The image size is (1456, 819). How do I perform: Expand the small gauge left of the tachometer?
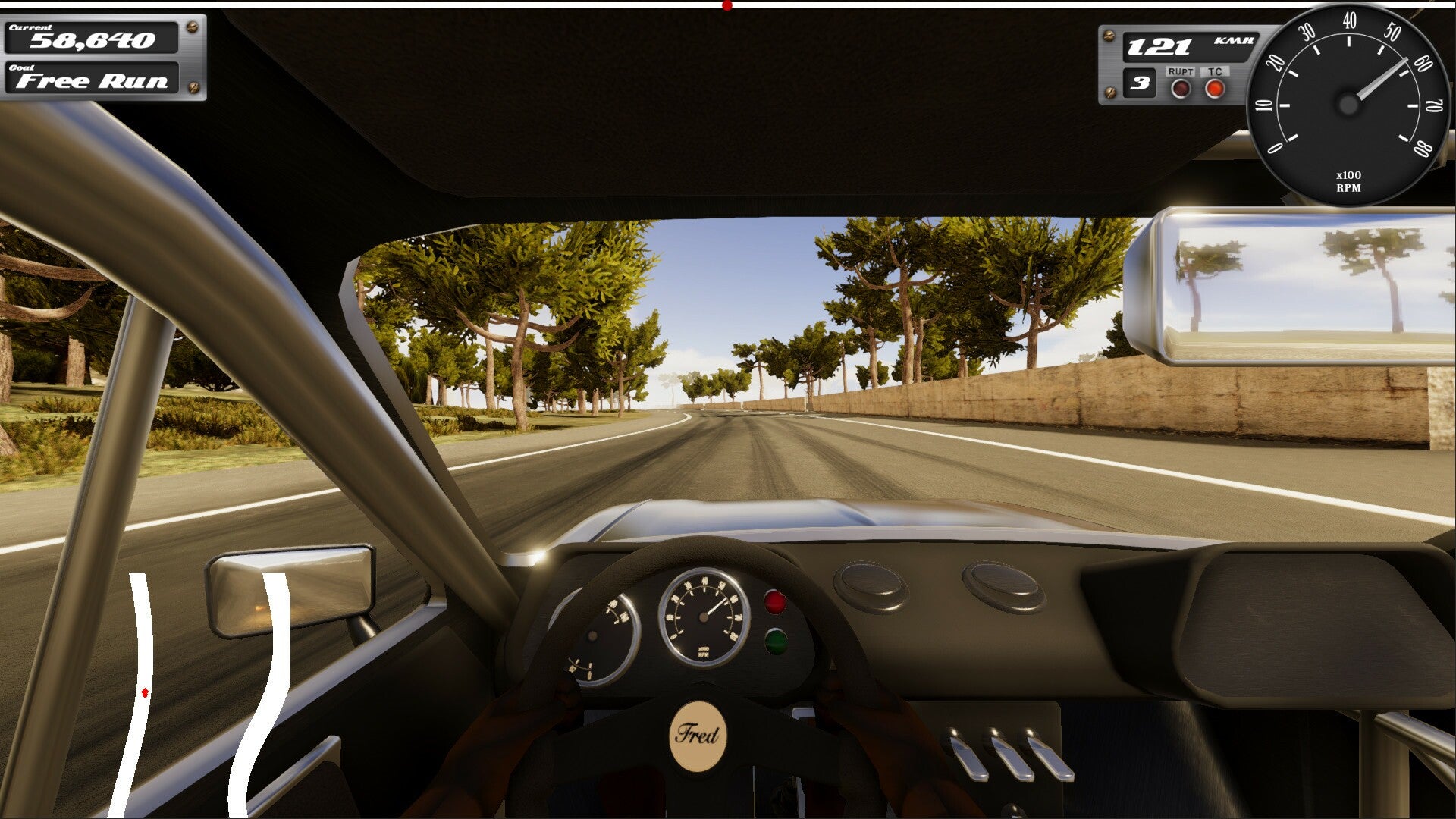[x=603, y=629]
